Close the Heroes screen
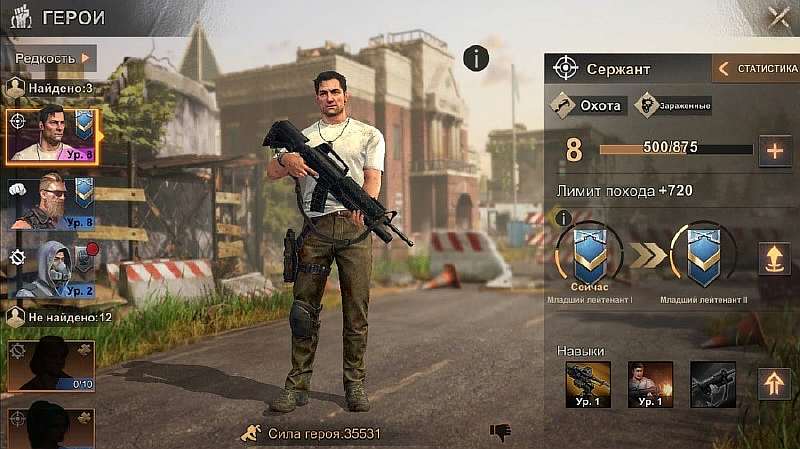Screen dimensions: 800x449 pyautogui.click(x=779, y=17)
